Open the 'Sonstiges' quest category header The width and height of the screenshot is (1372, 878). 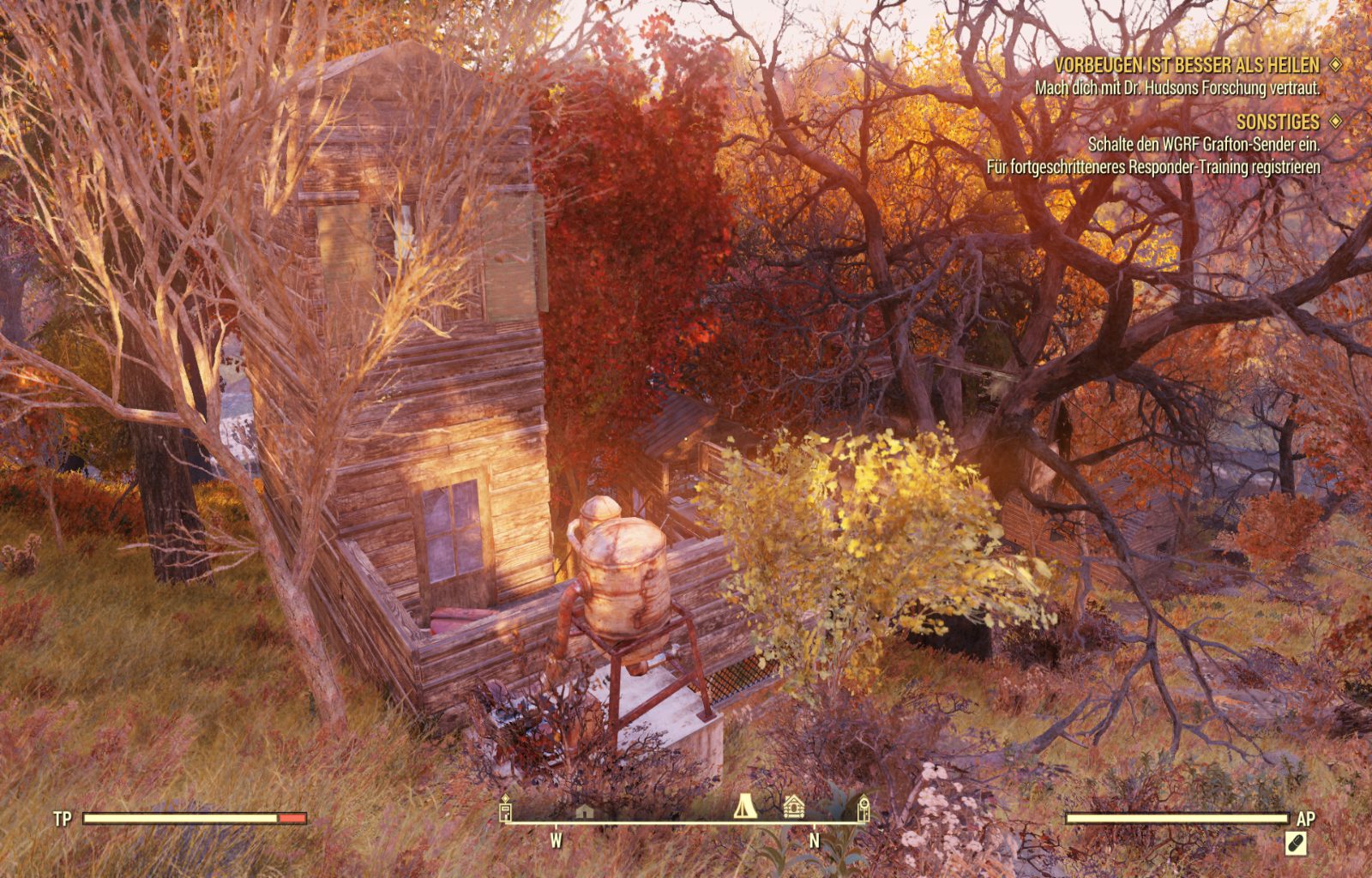1277,122
